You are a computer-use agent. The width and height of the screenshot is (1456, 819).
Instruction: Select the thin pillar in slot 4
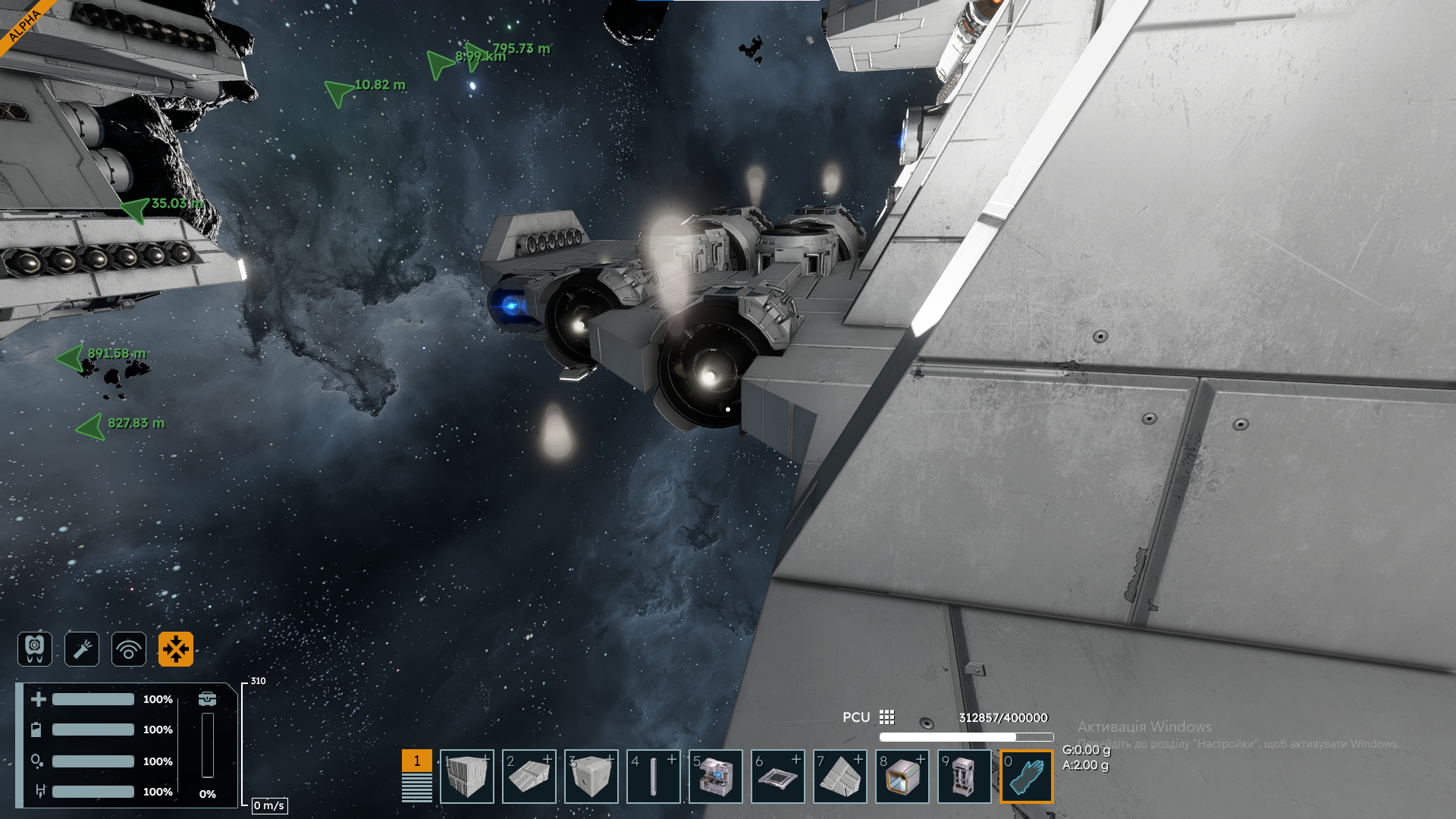[x=654, y=777]
